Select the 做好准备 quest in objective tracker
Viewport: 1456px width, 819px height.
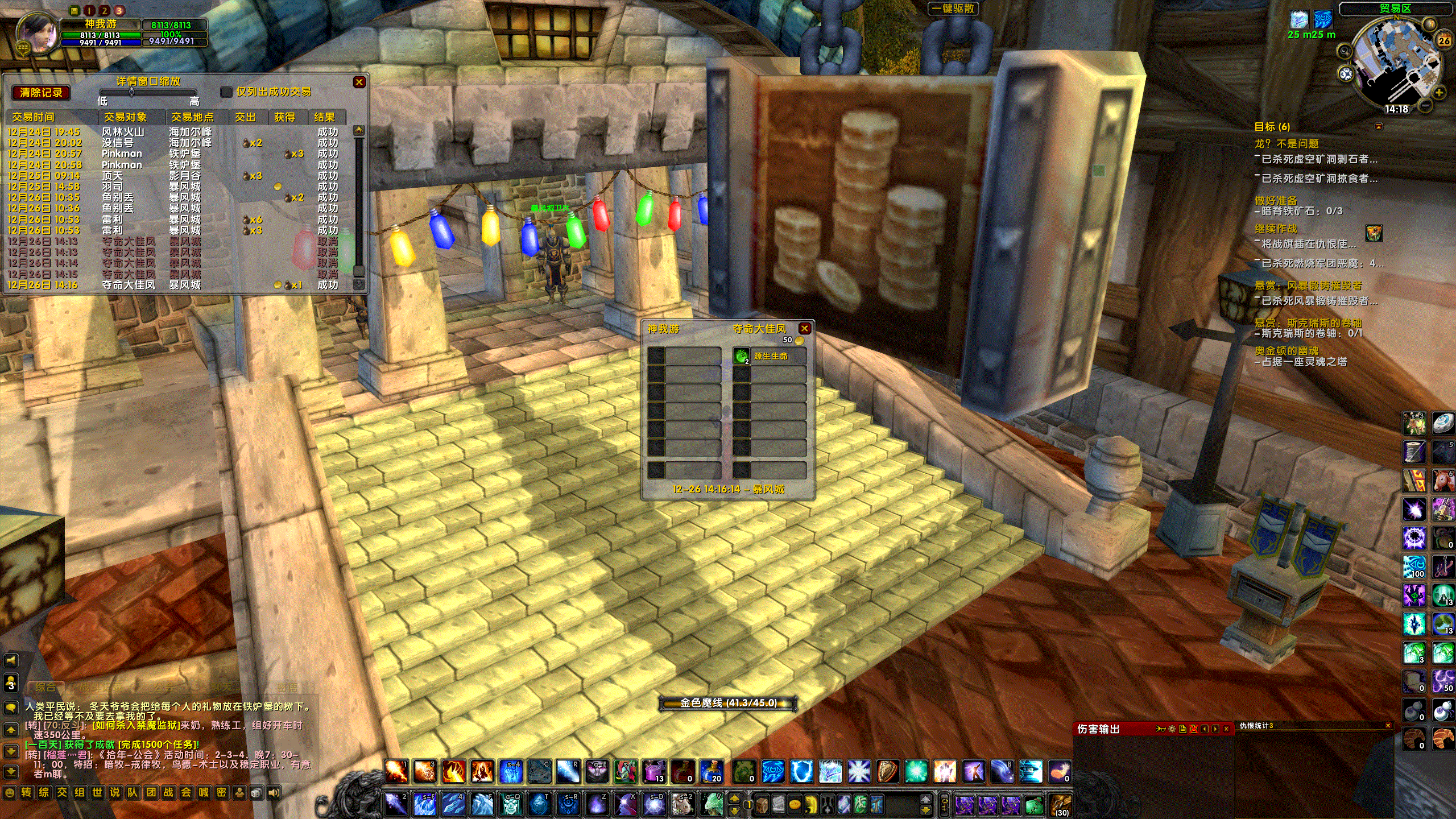tap(1276, 200)
